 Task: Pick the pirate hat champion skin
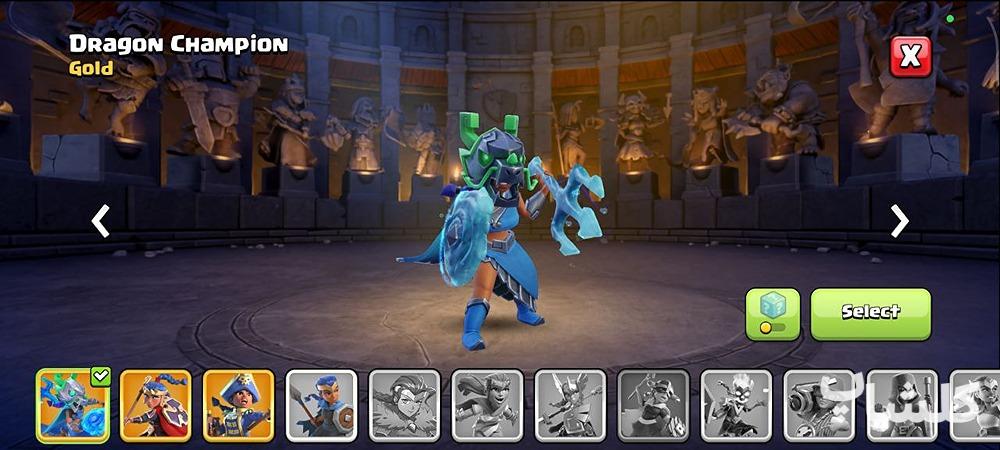(x=239, y=405)
